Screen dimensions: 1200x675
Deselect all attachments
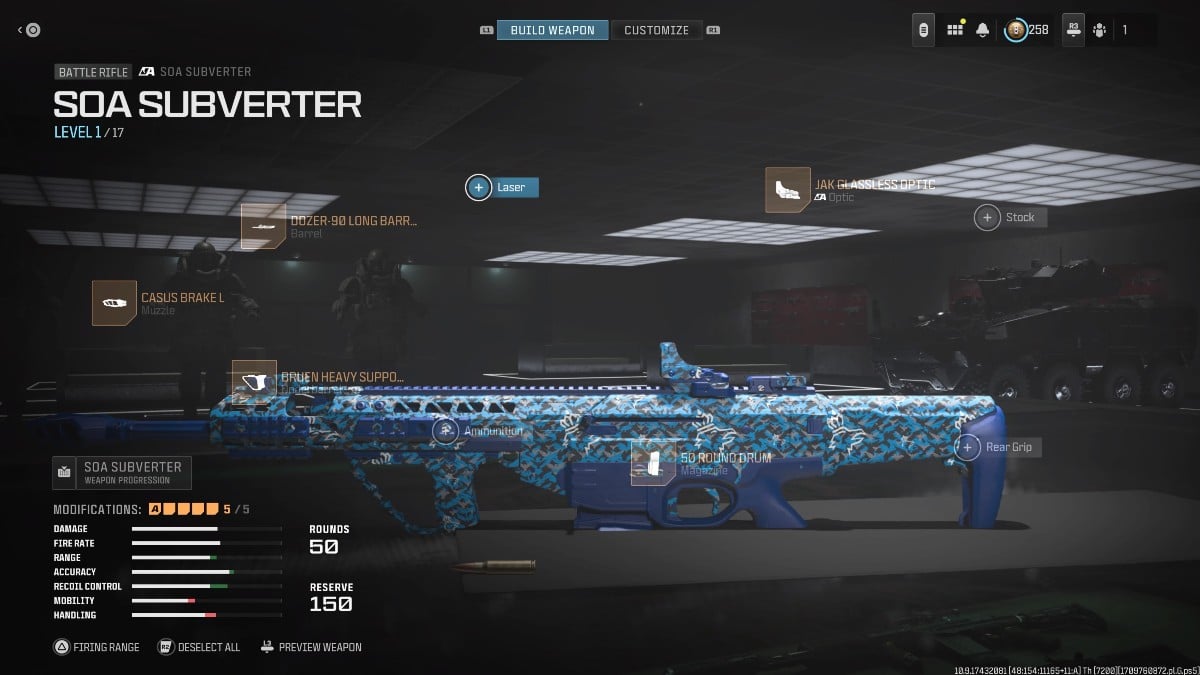click(200, 647)
